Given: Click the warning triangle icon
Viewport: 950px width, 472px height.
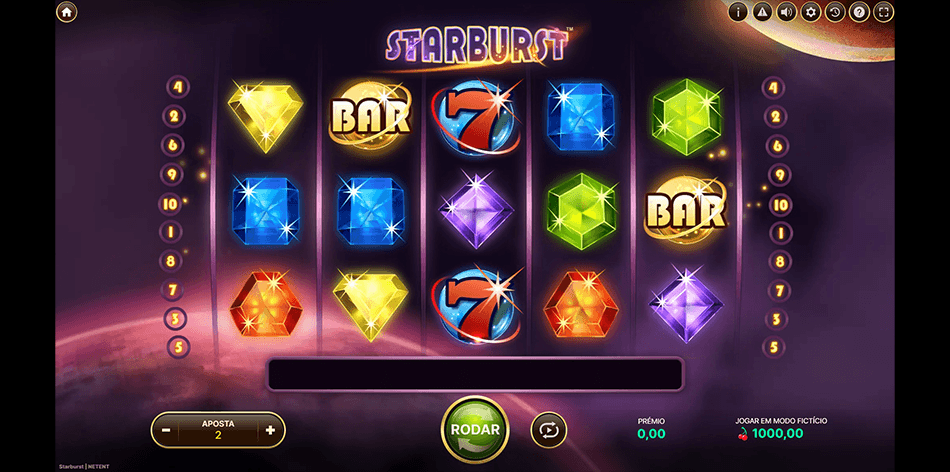Looking at the screenshot, I should coord(763,12).
